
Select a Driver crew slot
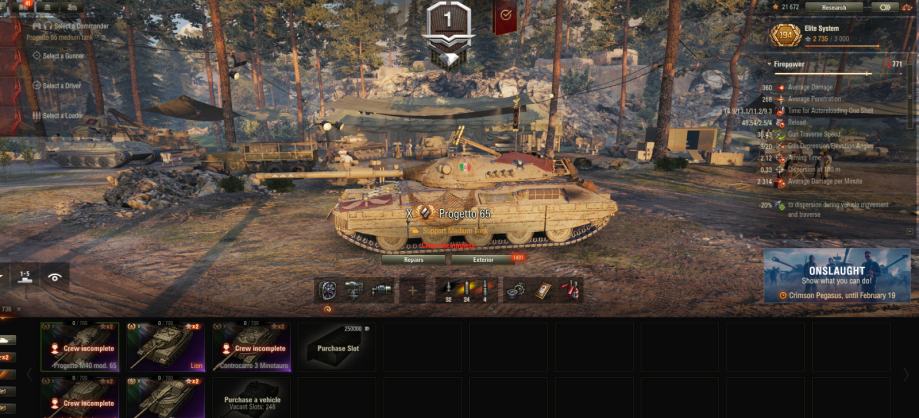[61, 86]
